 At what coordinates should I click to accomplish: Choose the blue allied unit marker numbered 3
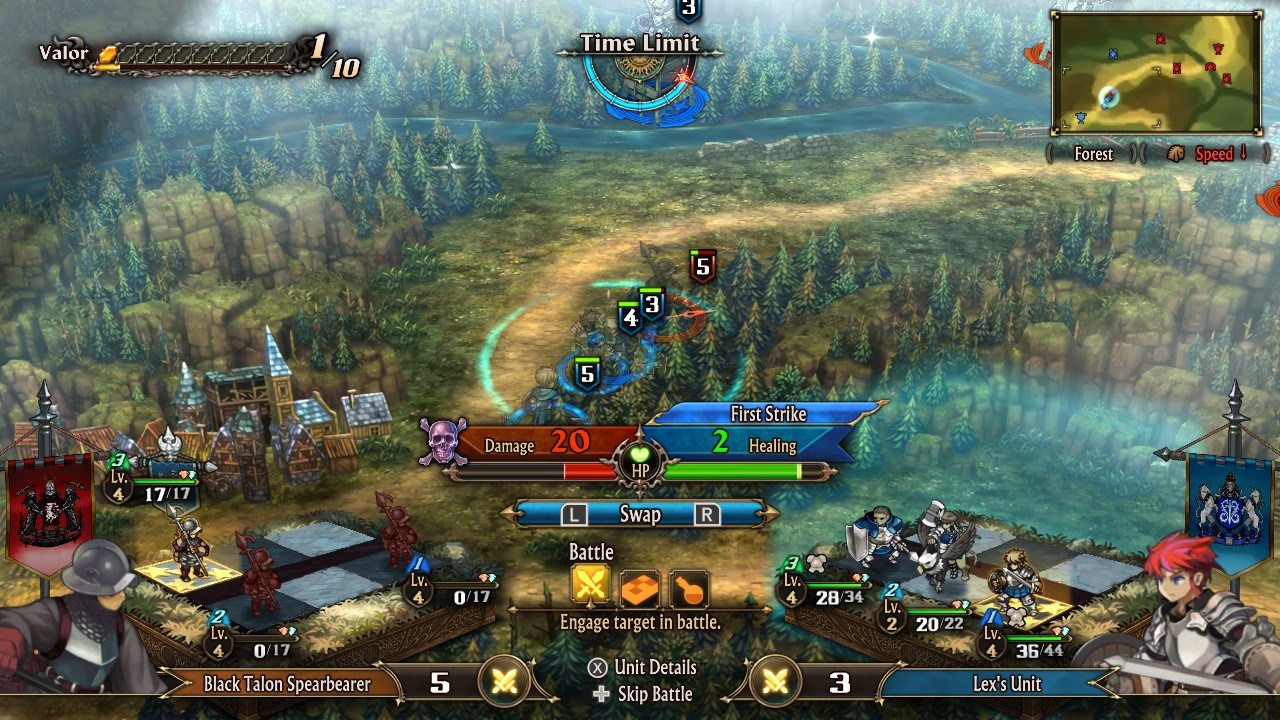[652, 303]
